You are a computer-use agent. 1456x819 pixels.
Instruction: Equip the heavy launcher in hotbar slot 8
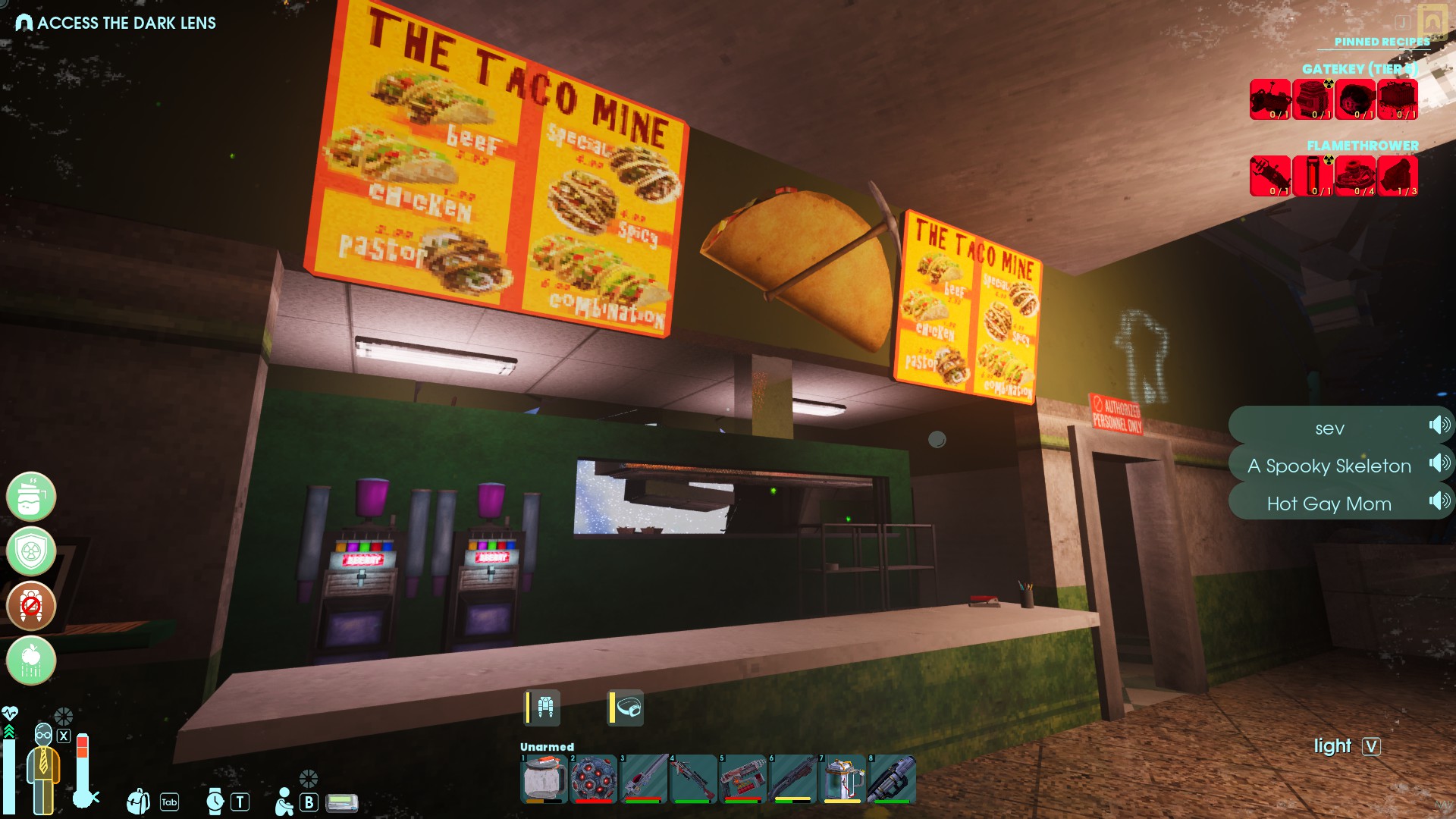893,778
